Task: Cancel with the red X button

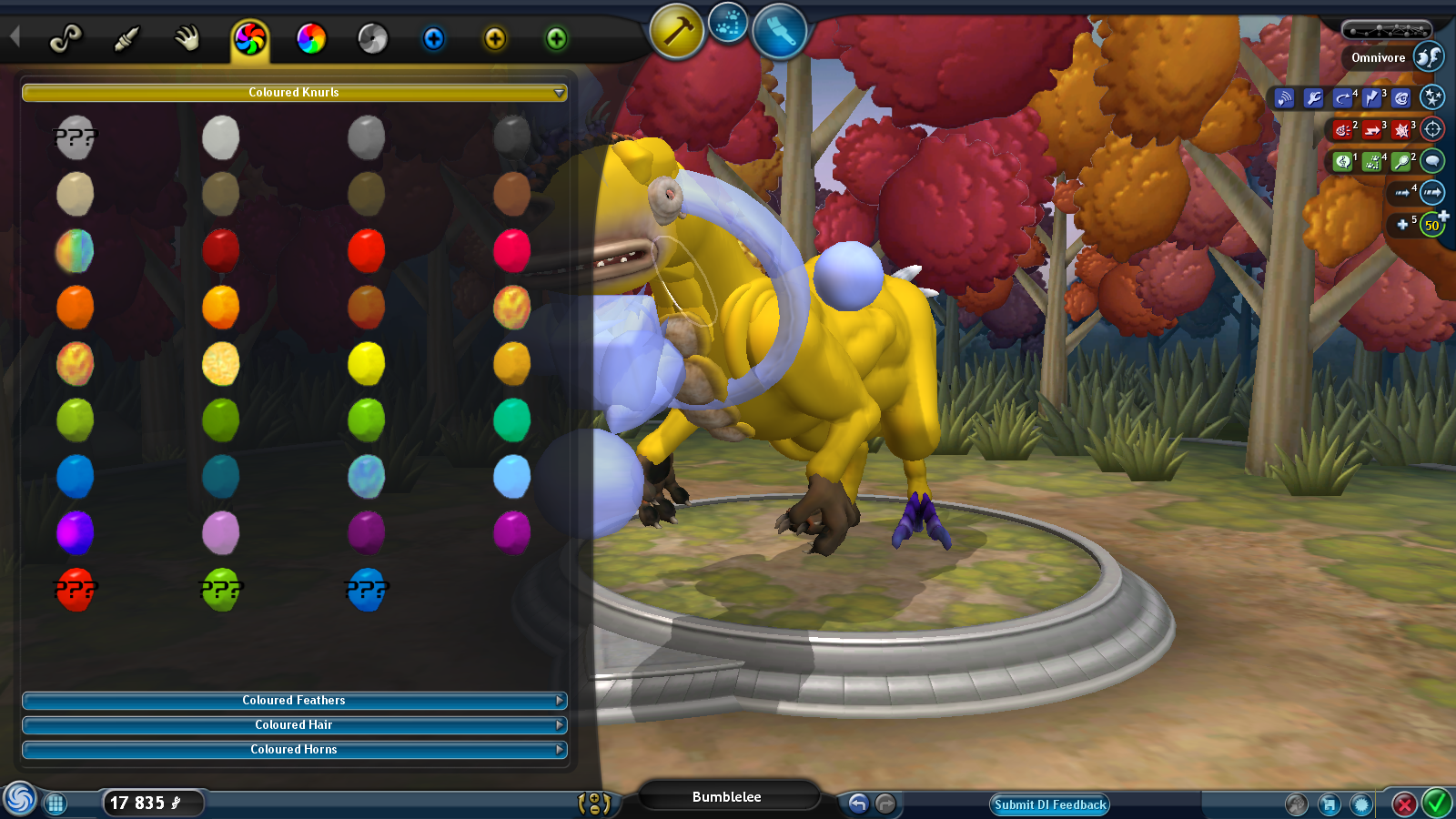Action: click(1404, 804)
